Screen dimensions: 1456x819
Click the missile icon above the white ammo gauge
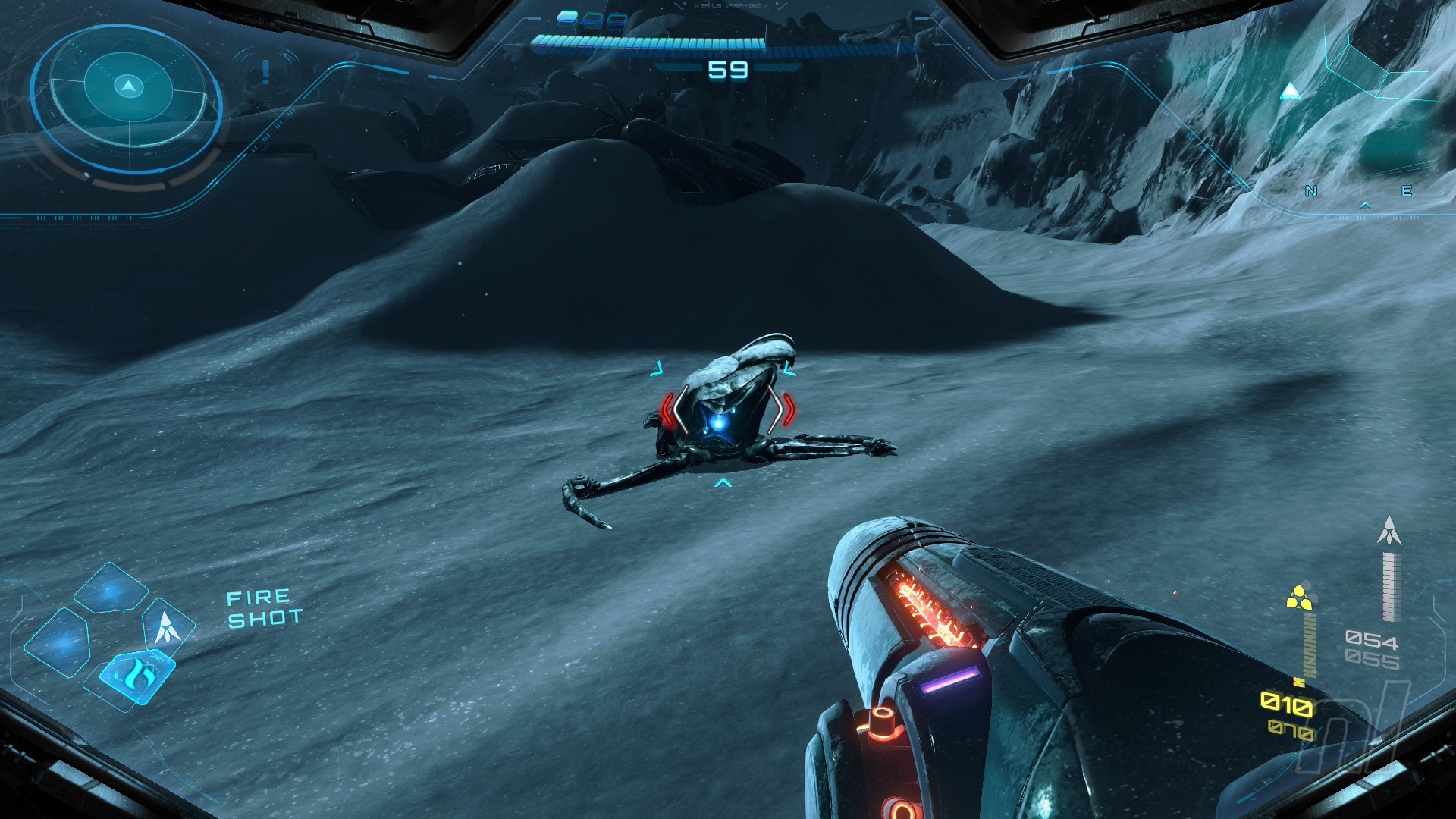tap(1389, 531)
